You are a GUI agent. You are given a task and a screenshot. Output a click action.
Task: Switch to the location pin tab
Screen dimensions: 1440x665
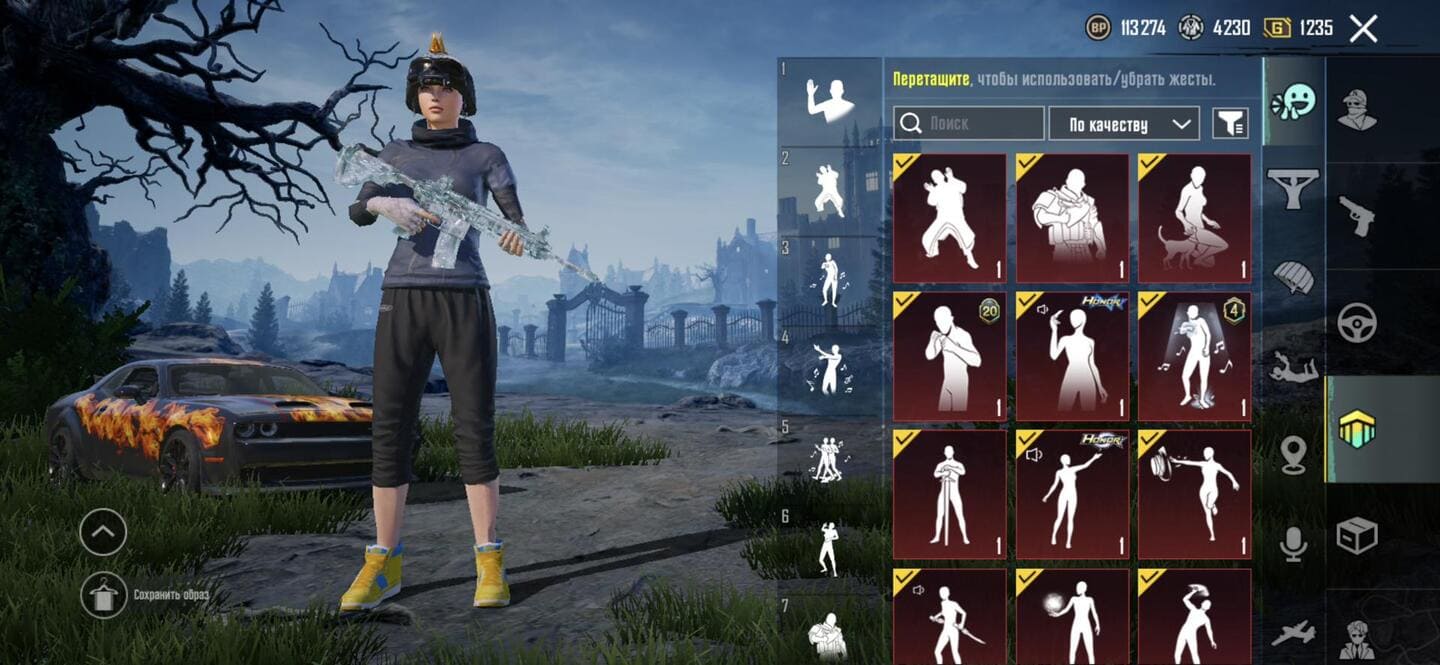[x=1293, y=455]
